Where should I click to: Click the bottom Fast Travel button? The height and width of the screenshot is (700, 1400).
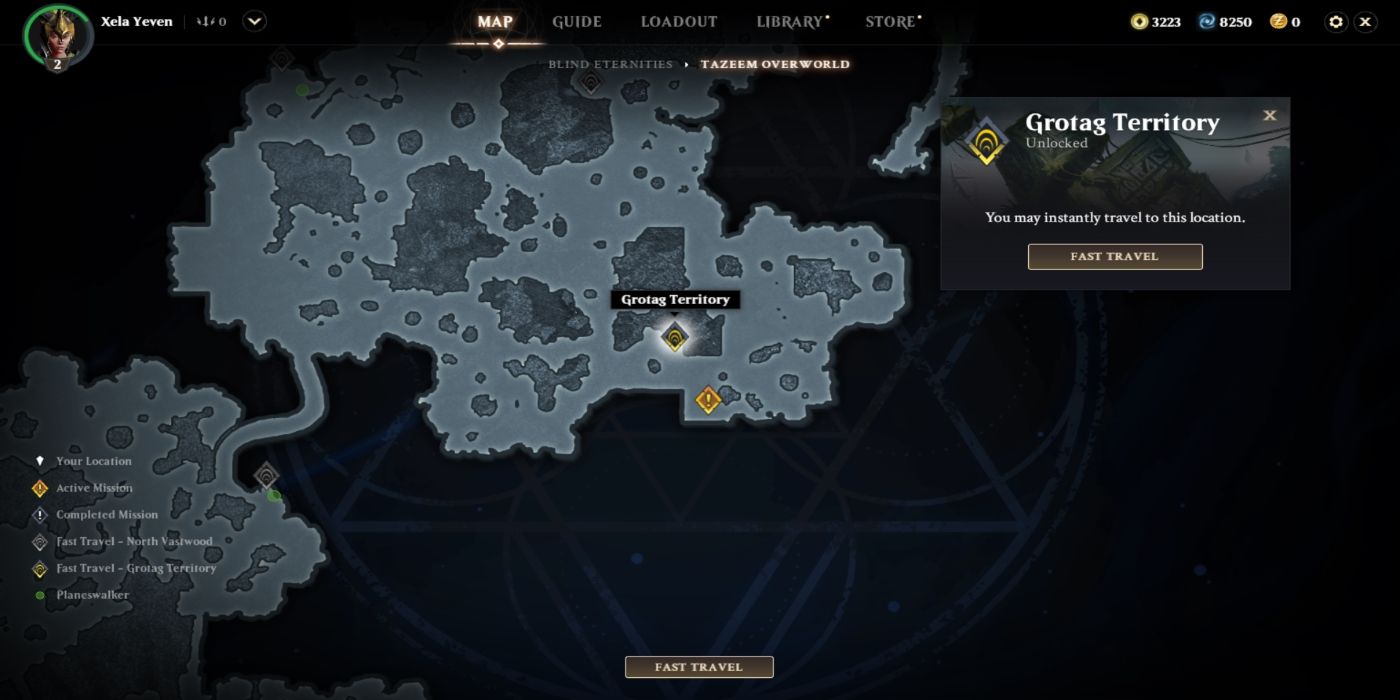(699, 667)
